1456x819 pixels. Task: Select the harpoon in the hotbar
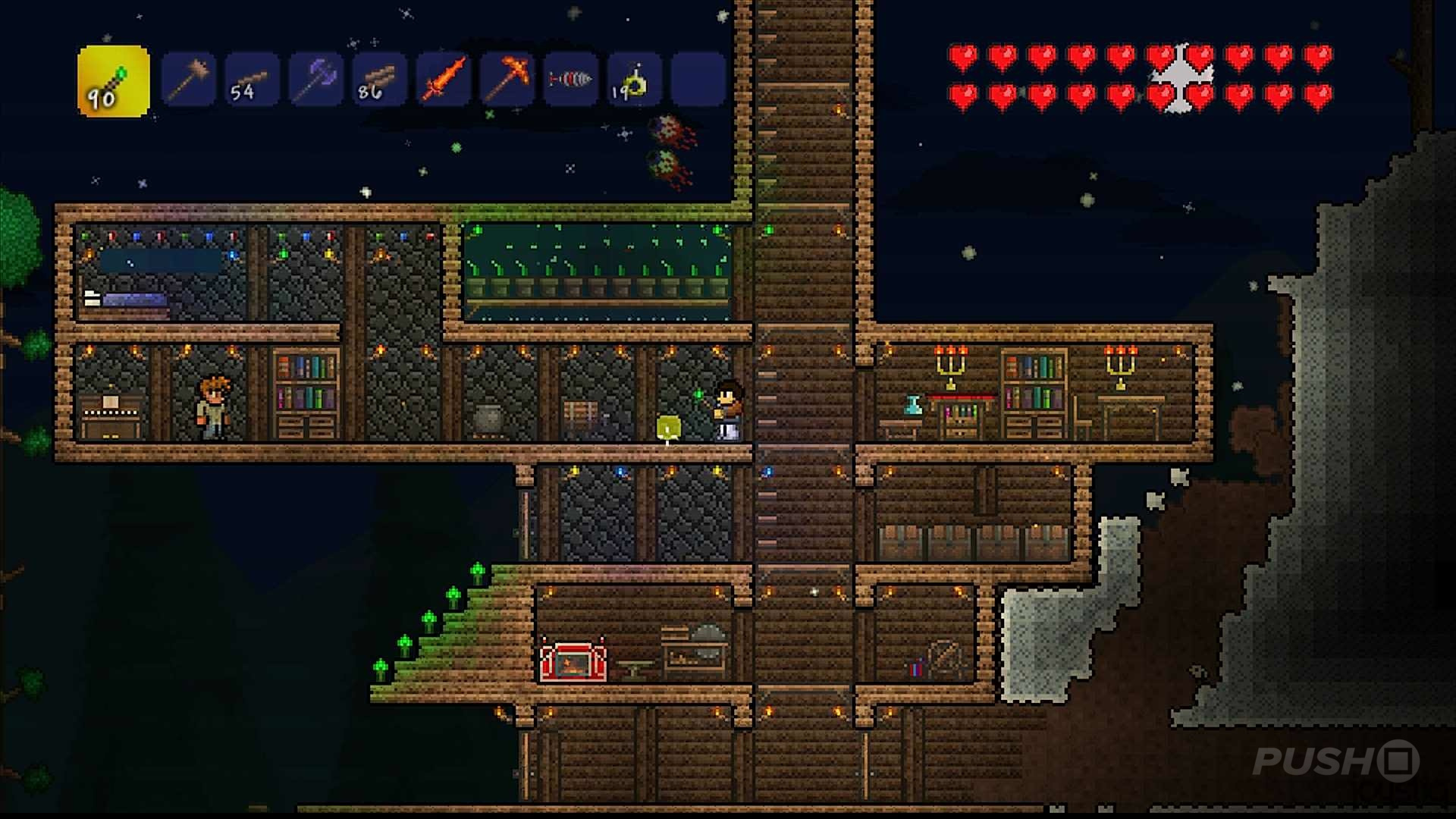click(570, 78)
